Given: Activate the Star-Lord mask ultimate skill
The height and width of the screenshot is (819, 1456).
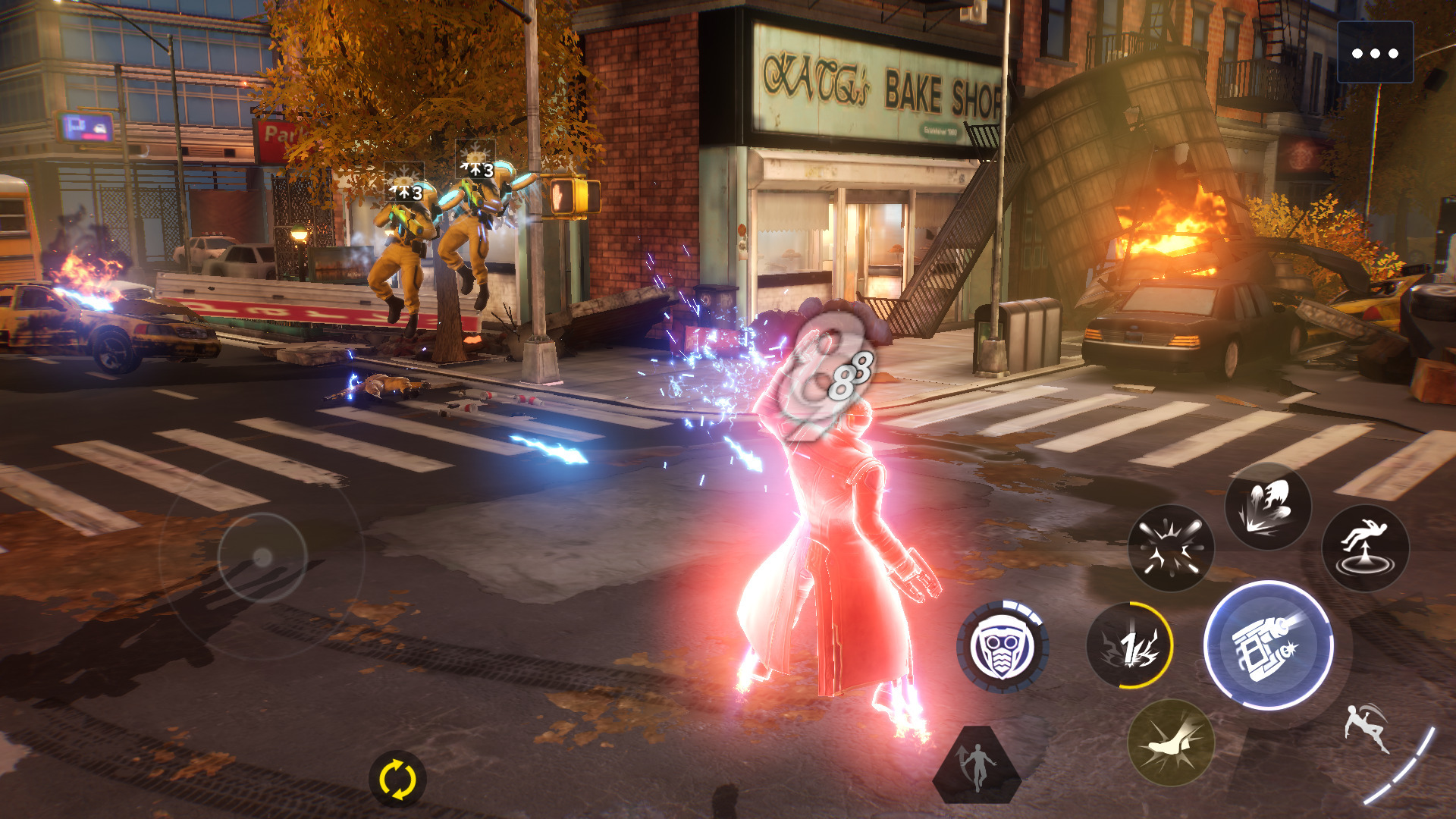Looking at the screenshot, I should pyautogui.click(x=1003, y=647).
